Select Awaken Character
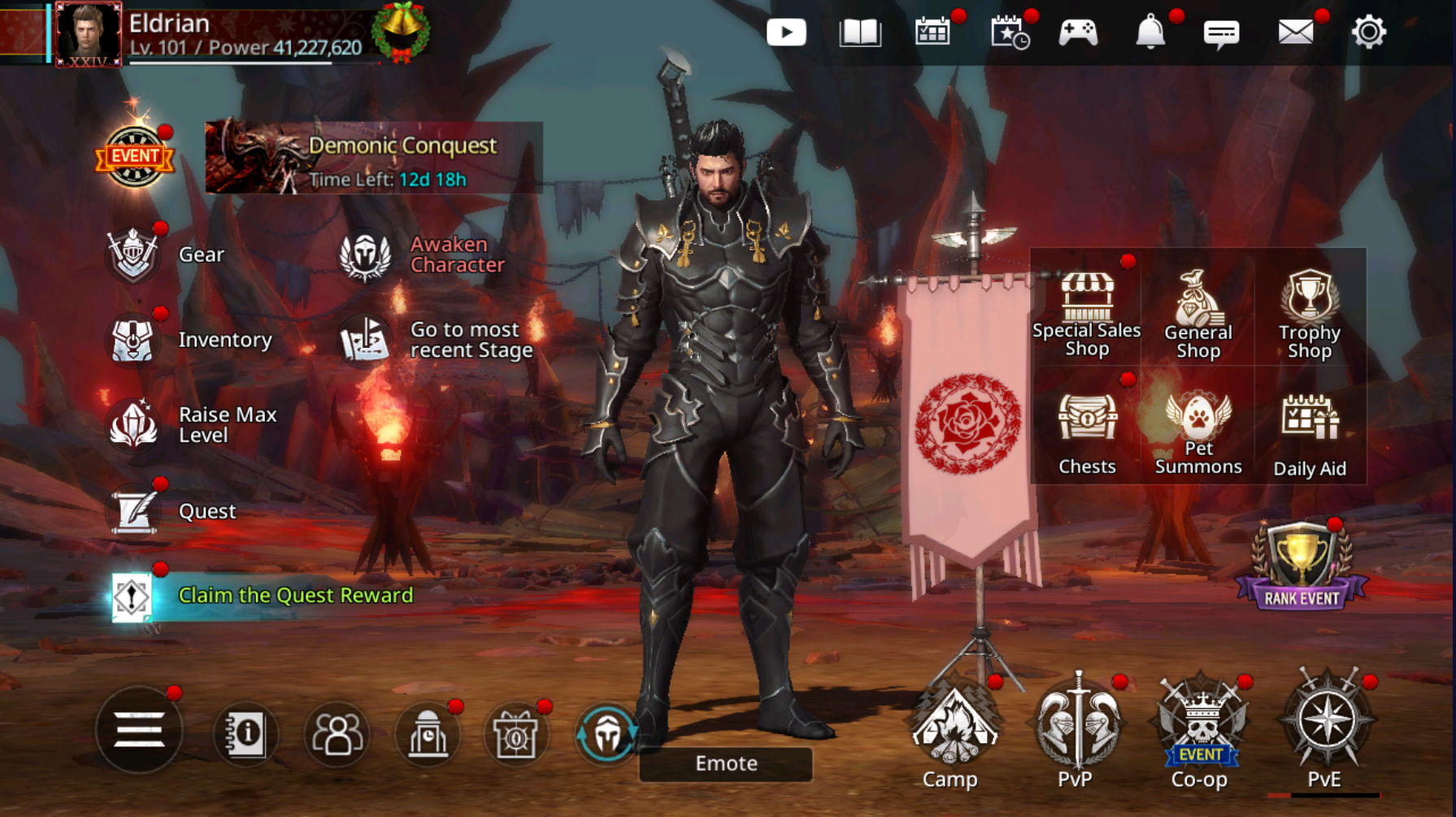The width and height of the screenshot is (1456, 817). coord(423,255)
